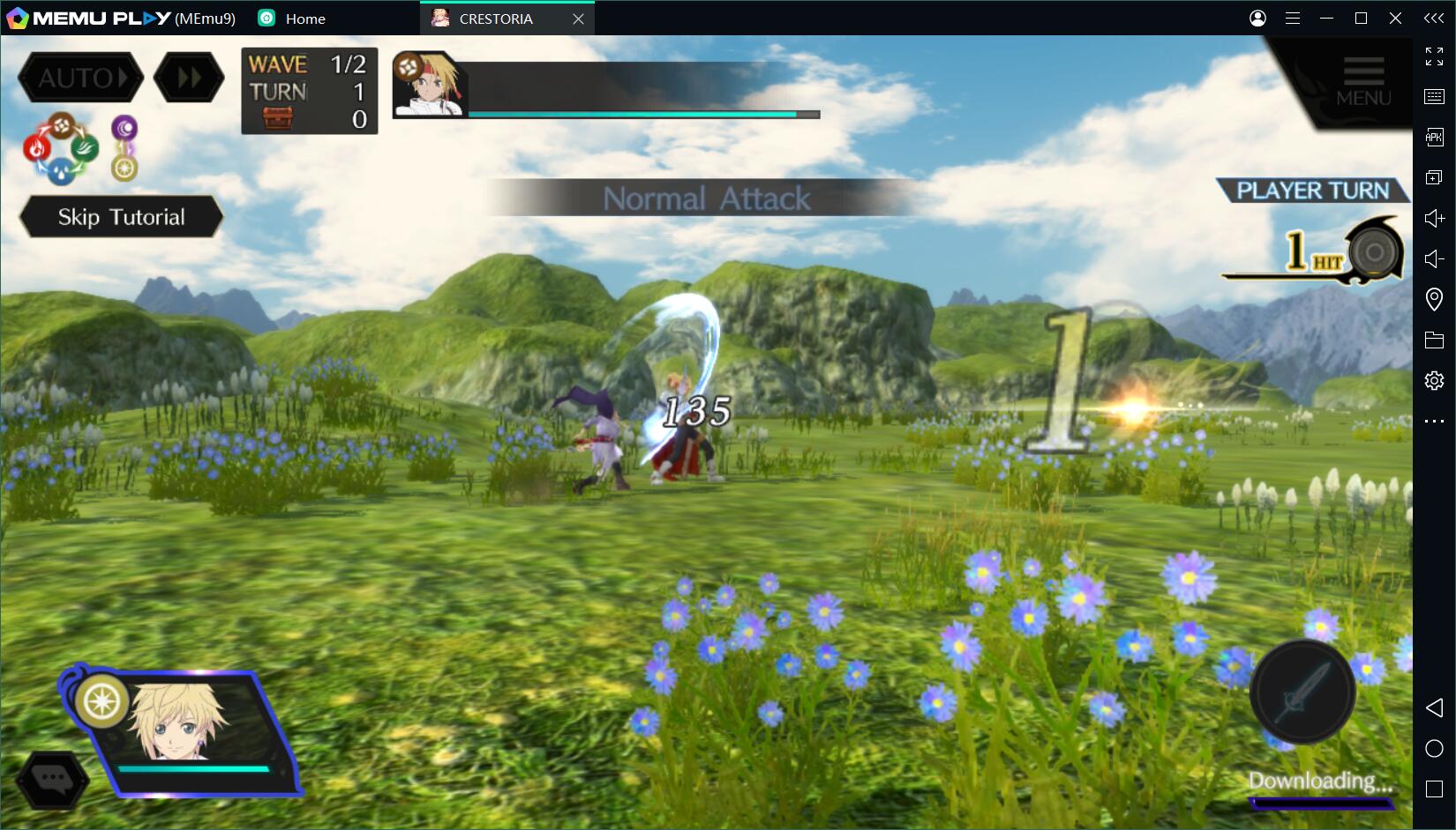
Task: Tap the sword normal attack button
Action: 1302,692
